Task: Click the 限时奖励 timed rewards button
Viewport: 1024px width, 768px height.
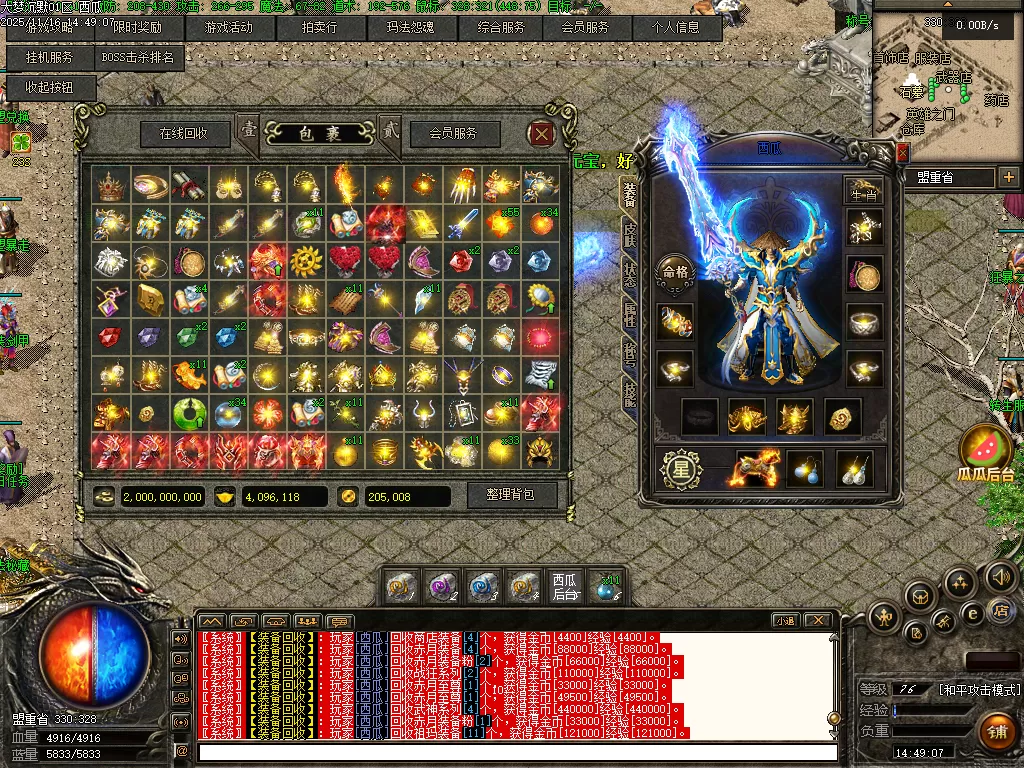Action: 138,28
